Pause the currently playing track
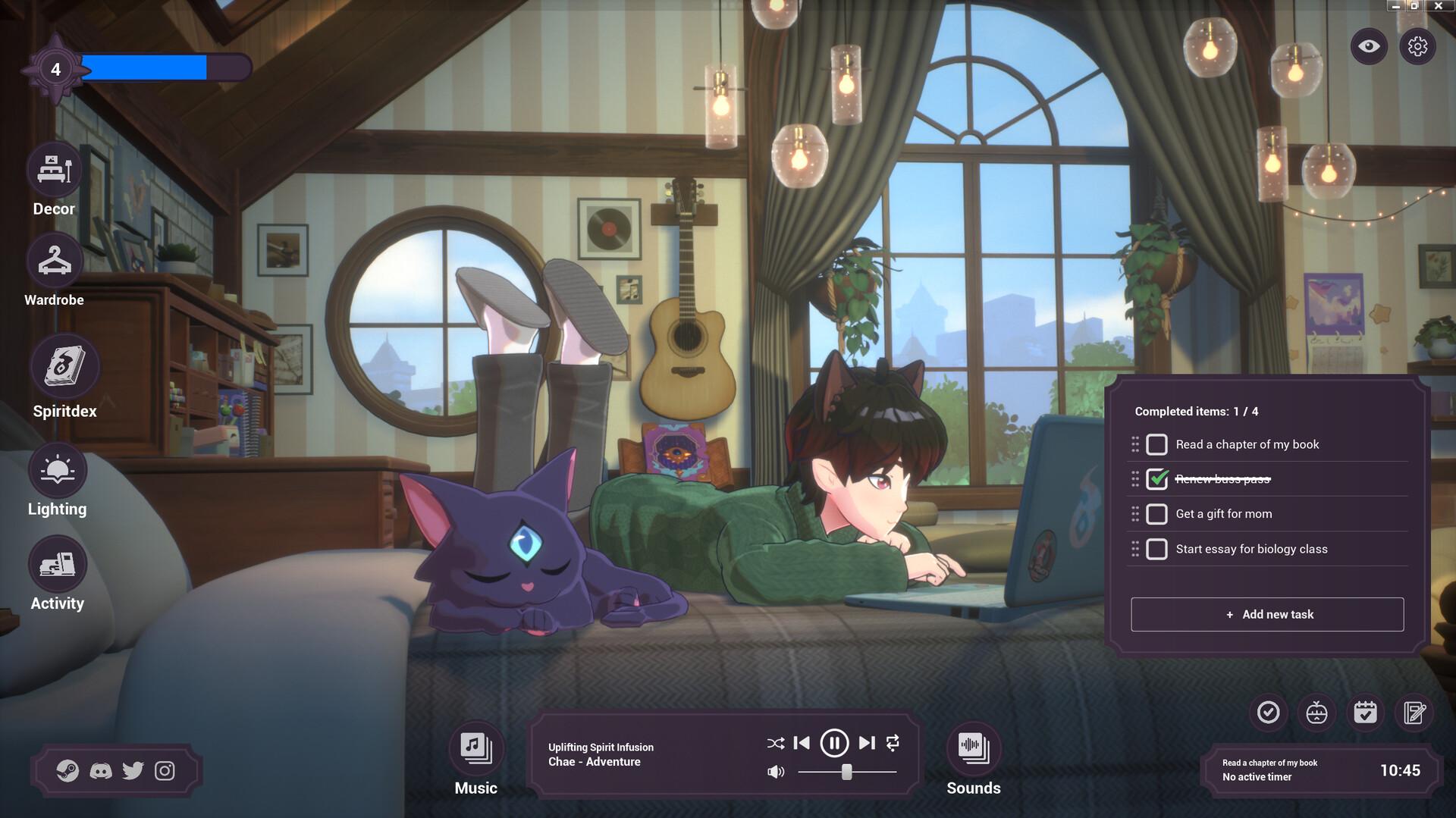 [x=834, y=744]
